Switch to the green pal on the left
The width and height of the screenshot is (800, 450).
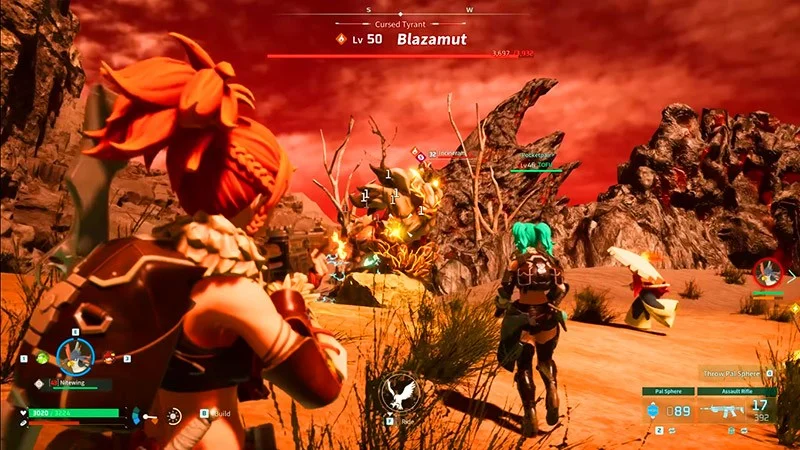42,358
